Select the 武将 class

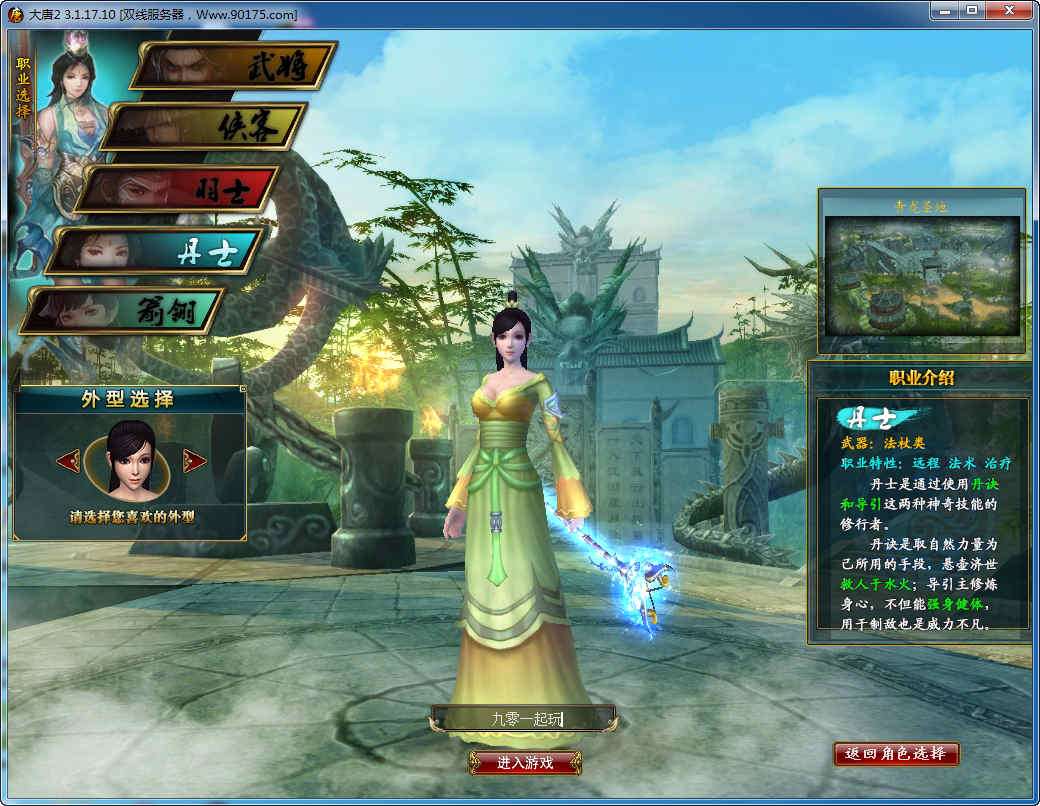236,66
